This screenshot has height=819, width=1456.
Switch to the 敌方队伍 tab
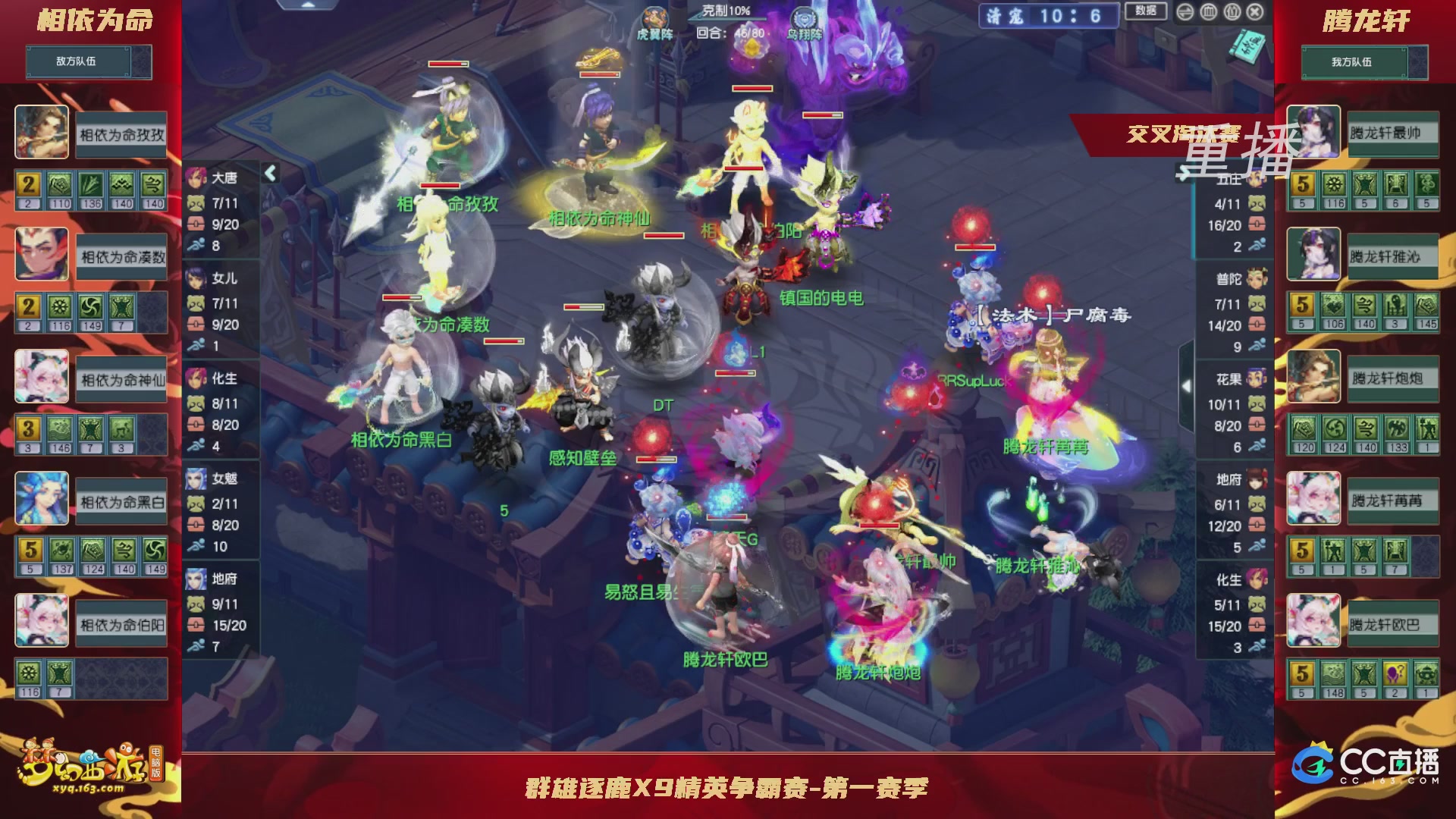point(88,62)
